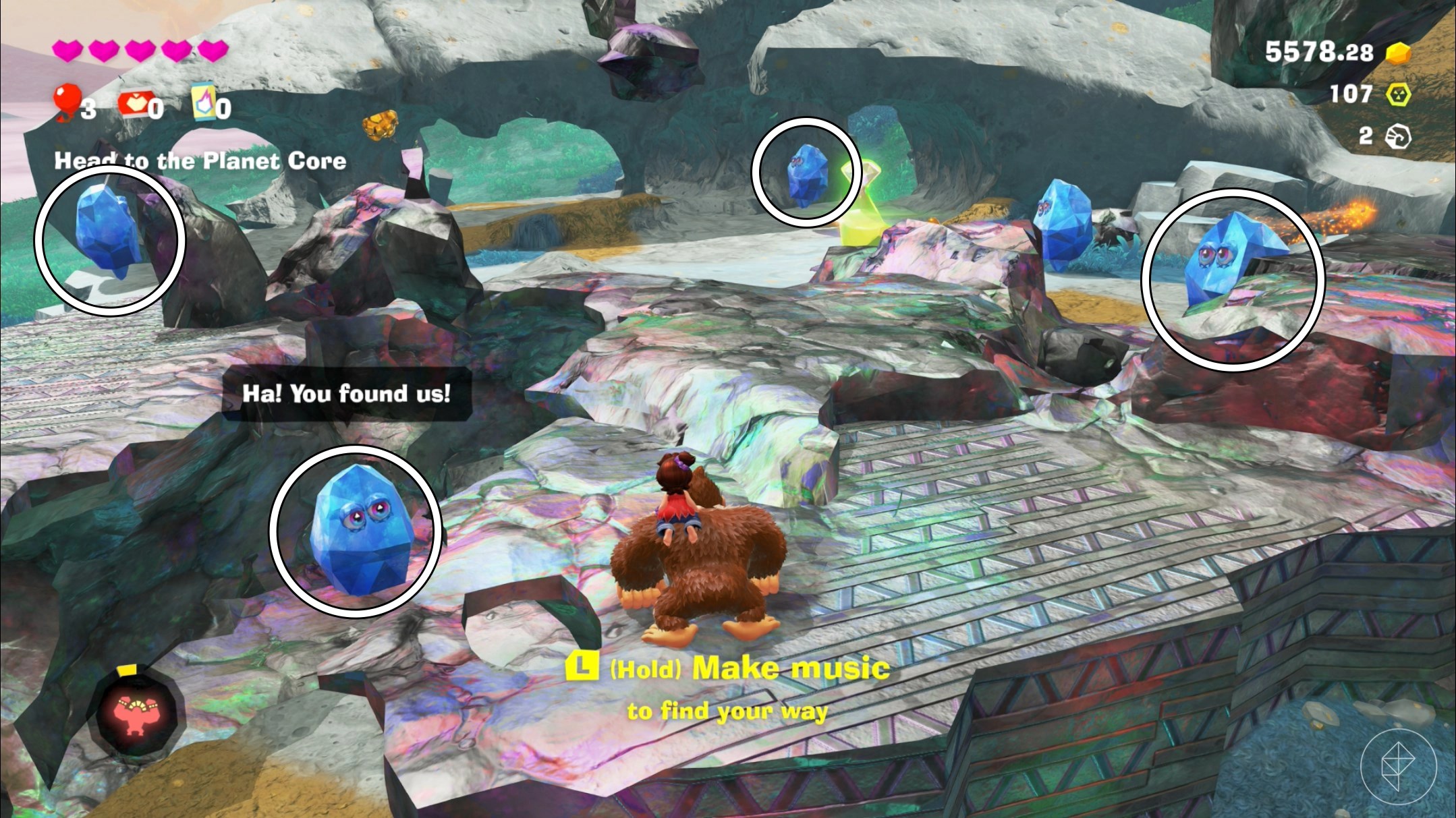1456x818 pixels.
Task: Click the Head to the Planet Core objective
Action: (x=200, y=160)
